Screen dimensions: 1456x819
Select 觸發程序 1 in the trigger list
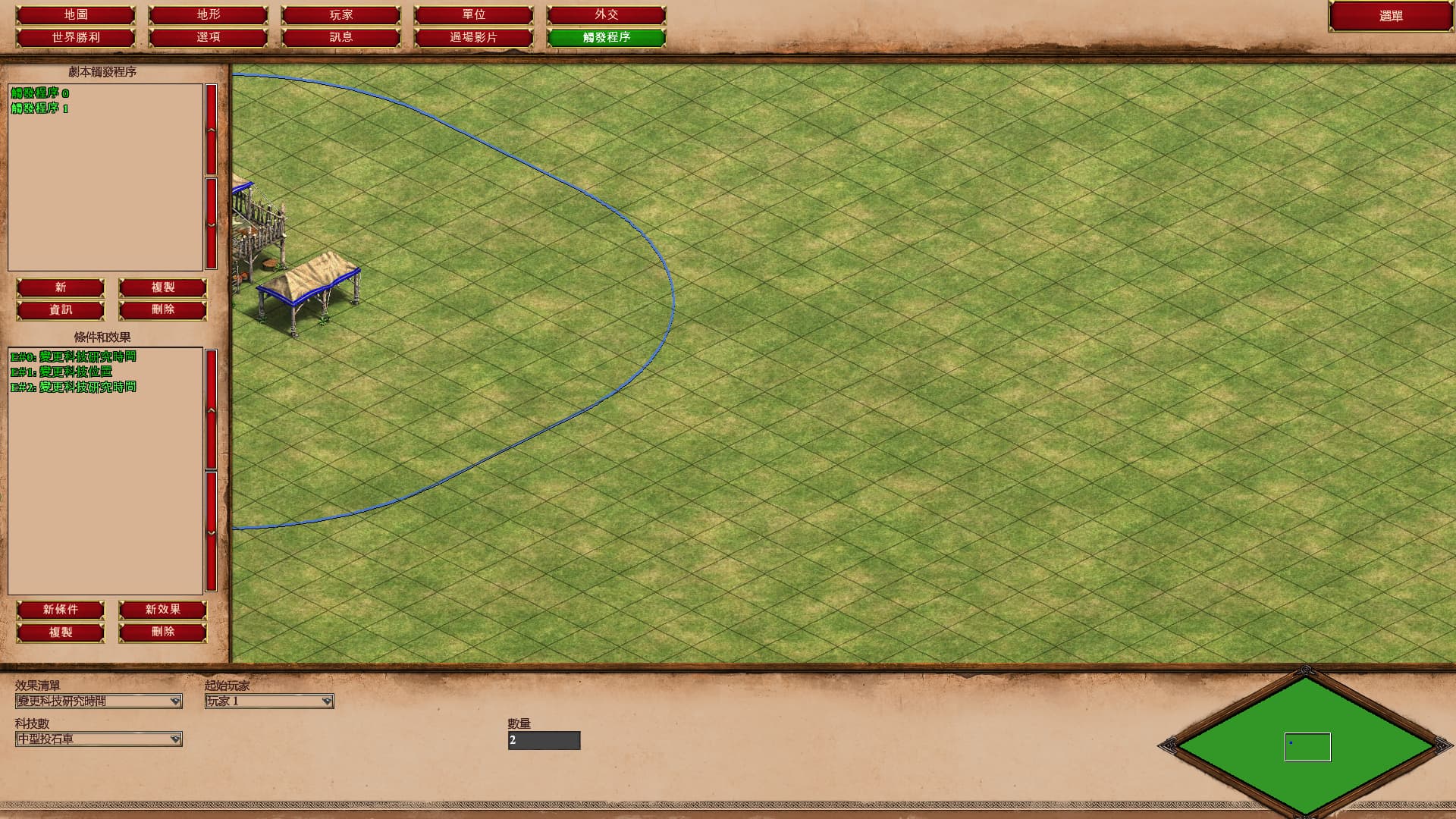pos(41,108)
